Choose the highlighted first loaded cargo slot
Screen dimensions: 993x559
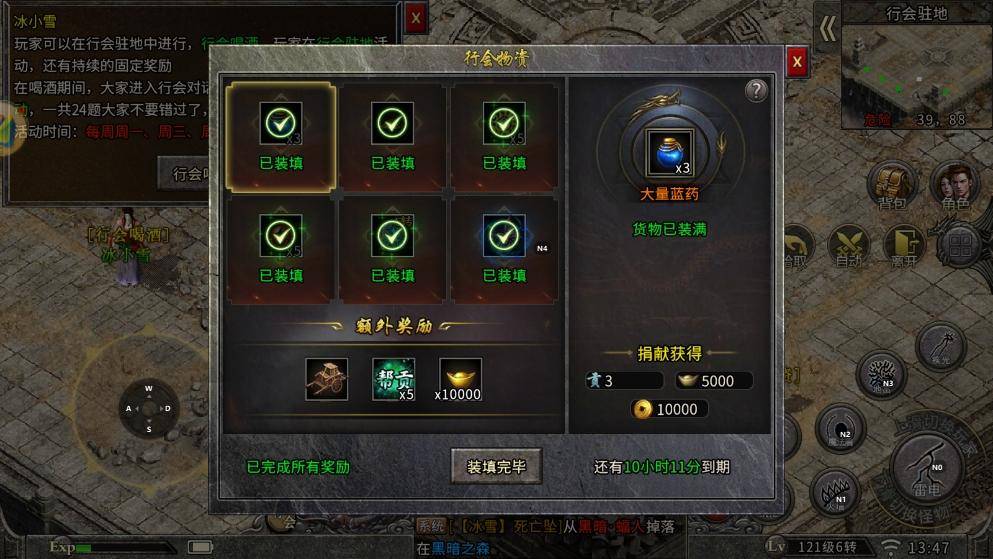[280, 136]
